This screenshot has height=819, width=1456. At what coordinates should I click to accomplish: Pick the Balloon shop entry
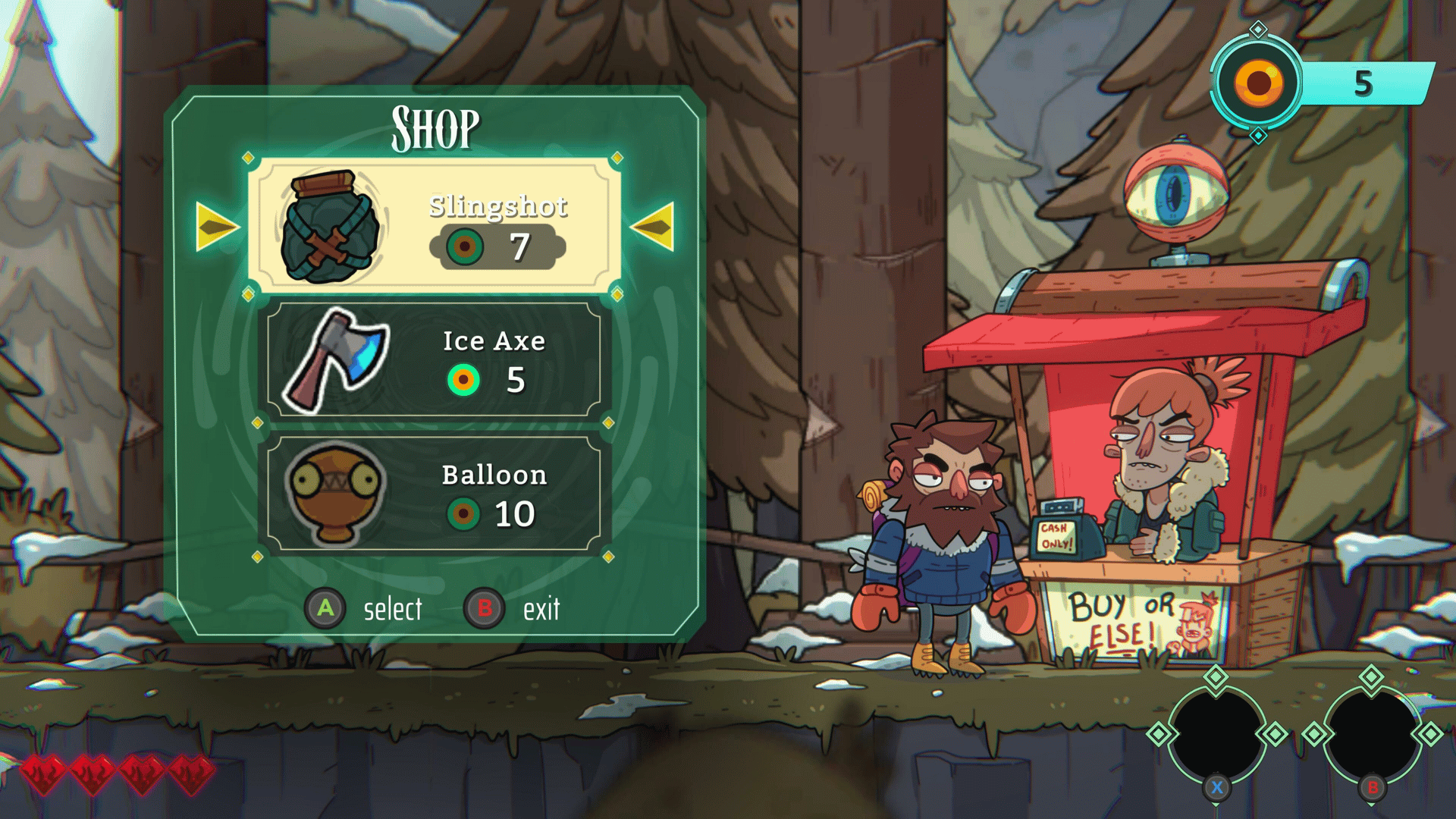pyautogui.click(x=434, y=494)
